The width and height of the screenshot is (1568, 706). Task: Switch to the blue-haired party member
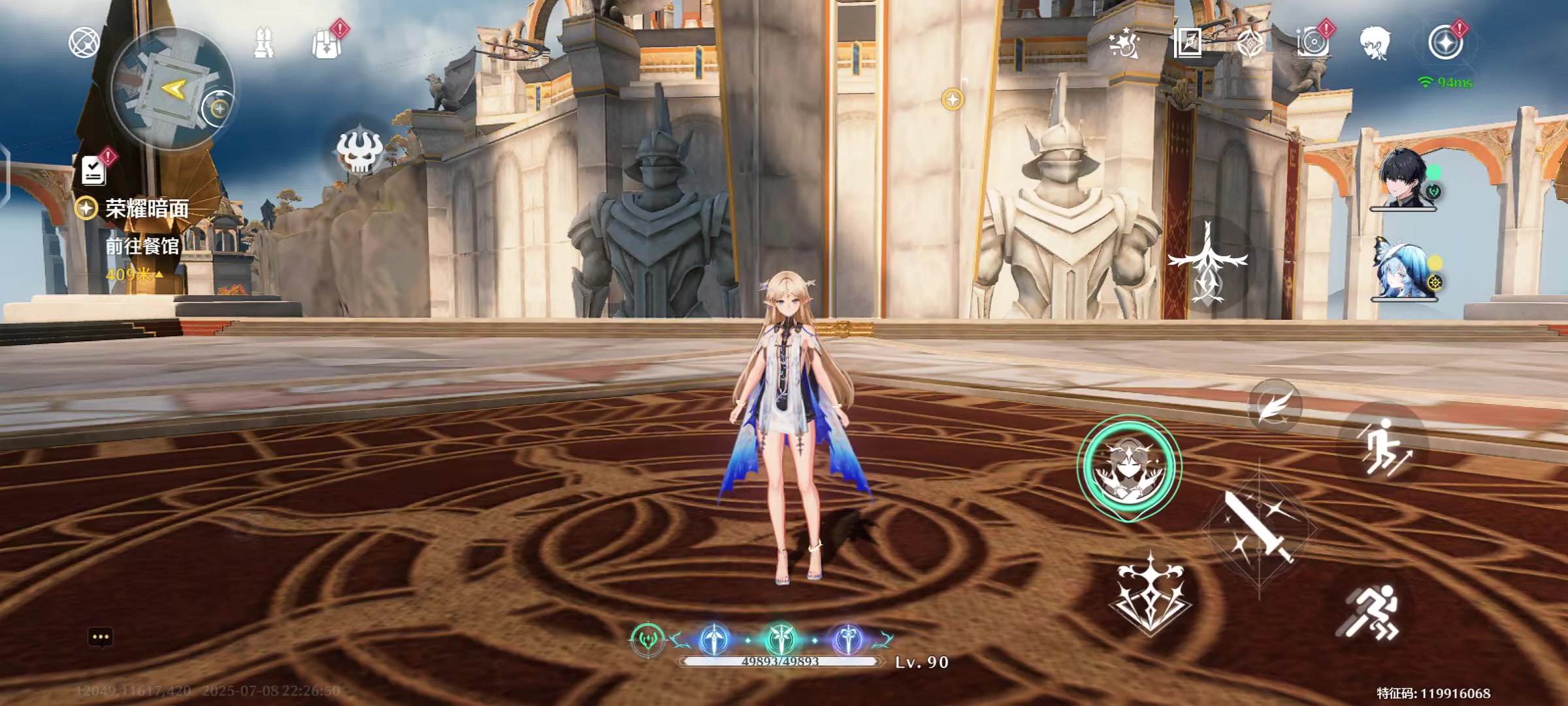[x=1403, y=269]
